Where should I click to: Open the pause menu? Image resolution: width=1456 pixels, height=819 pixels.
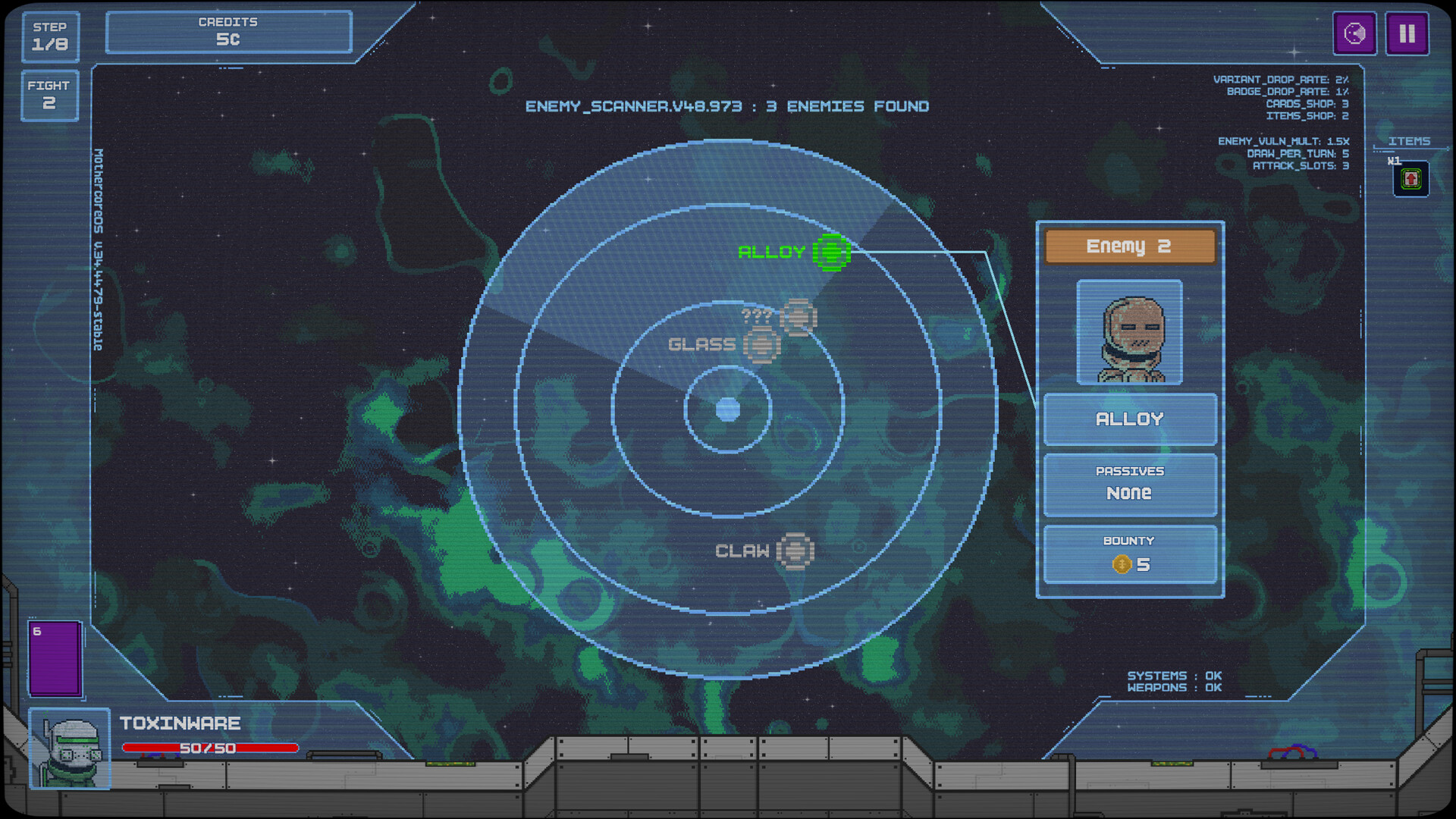click(x=1407, y=33)
